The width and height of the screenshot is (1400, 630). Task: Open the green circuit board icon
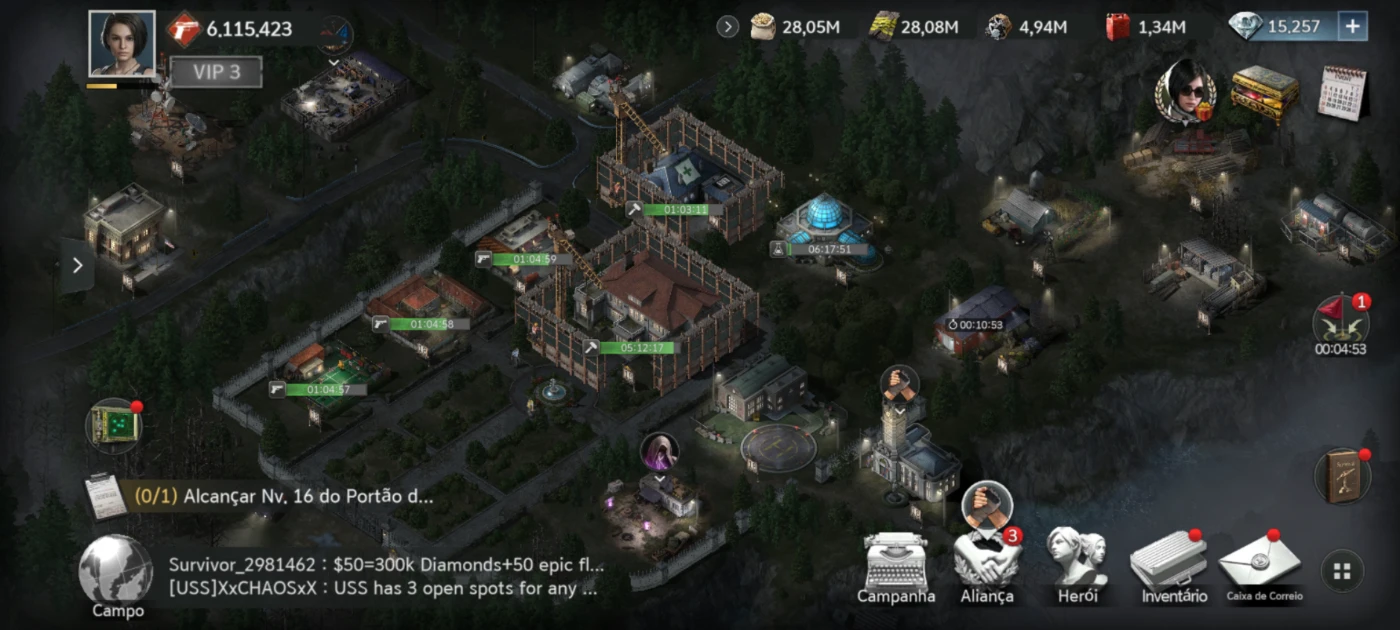[113, 425]
